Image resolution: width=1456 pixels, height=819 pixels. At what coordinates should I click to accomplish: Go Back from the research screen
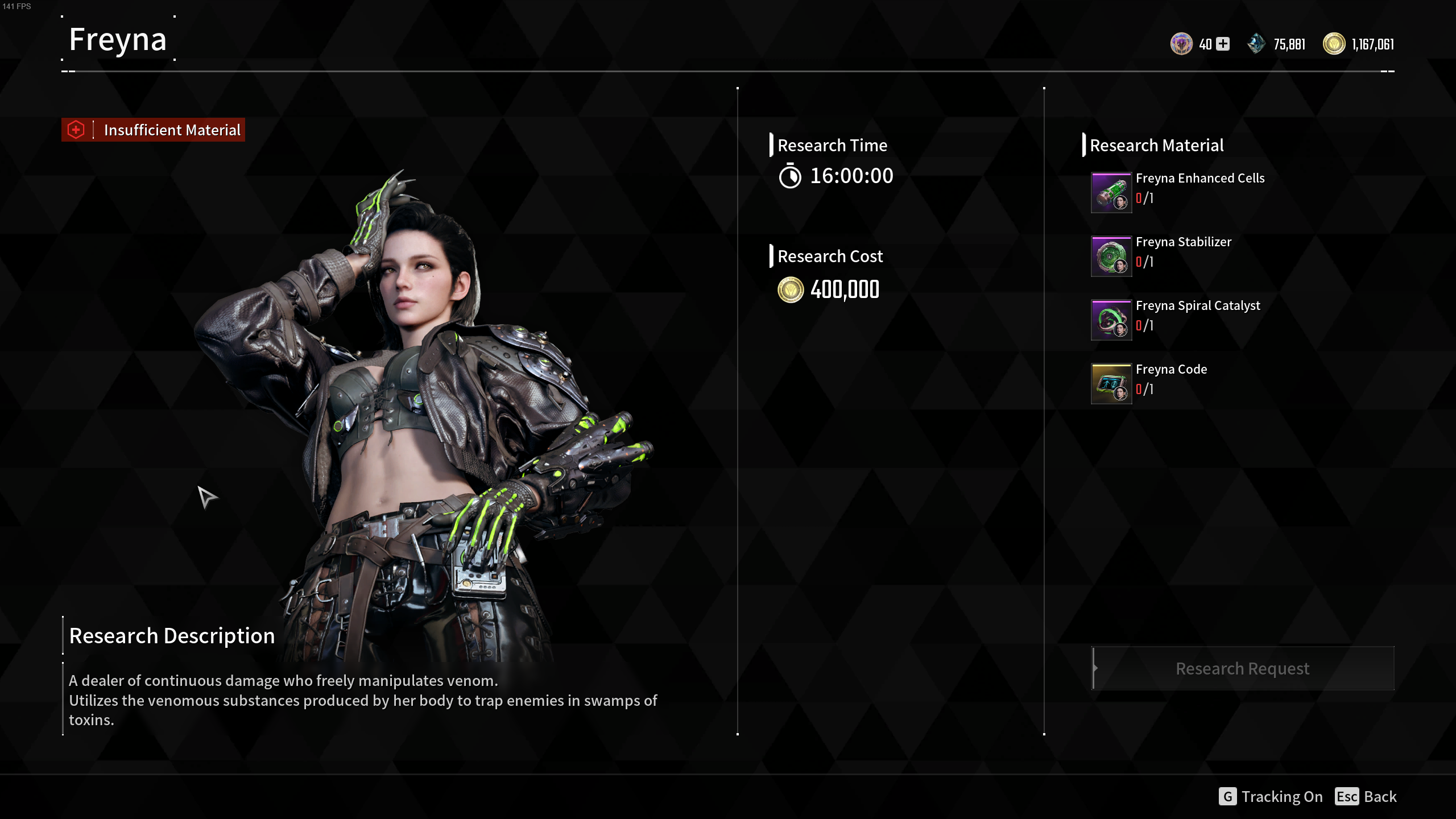pos(1366,796)
